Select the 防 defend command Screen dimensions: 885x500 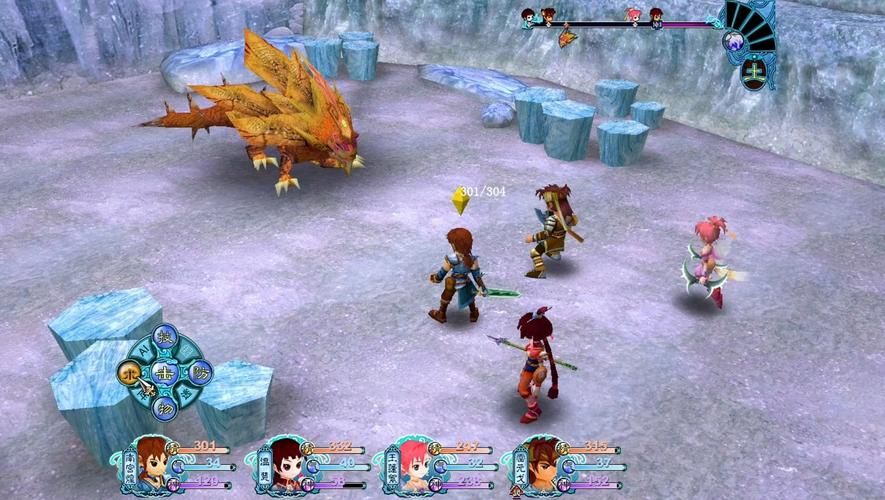pos(199,372)
